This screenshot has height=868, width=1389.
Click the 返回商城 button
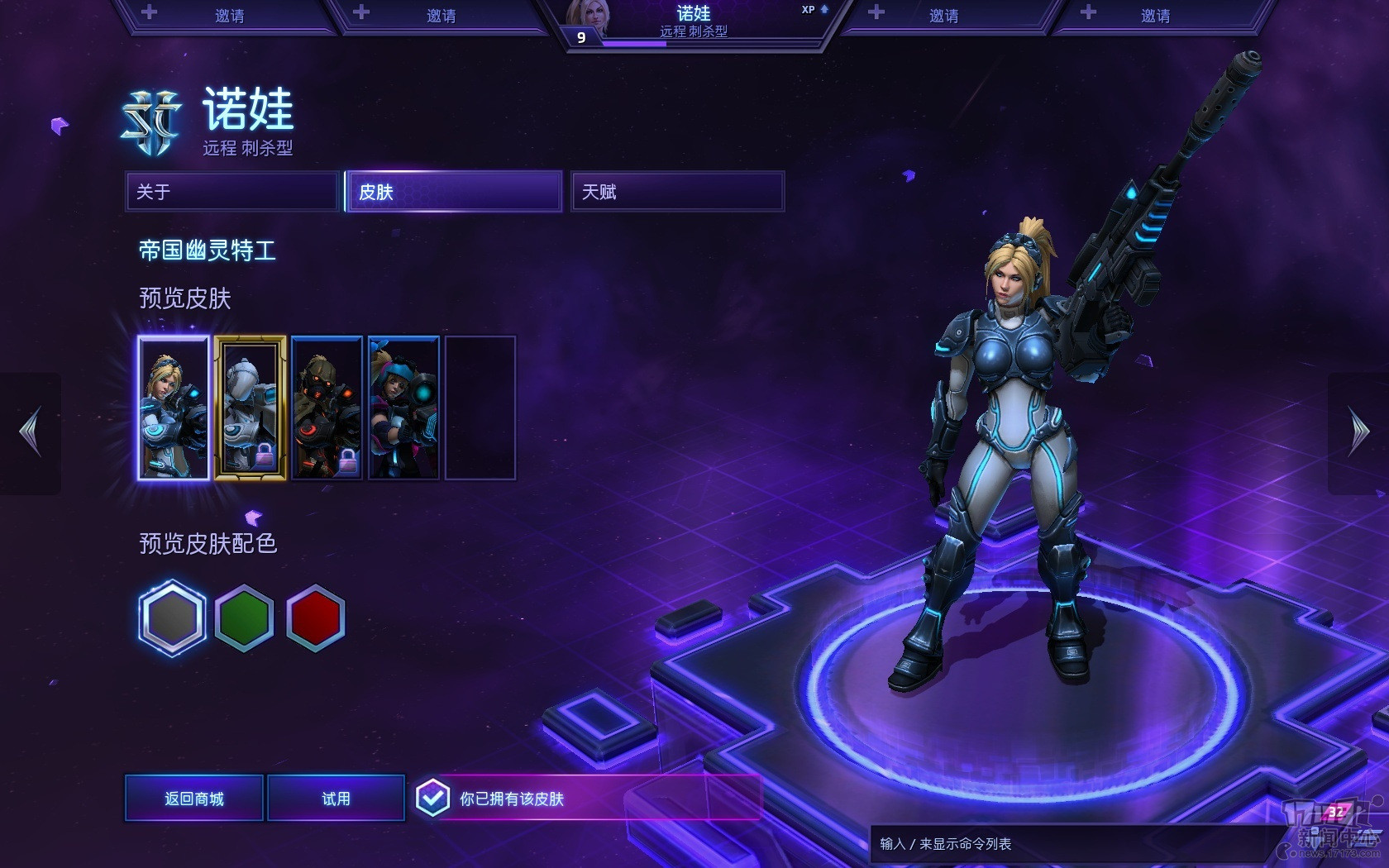[194, 799]
